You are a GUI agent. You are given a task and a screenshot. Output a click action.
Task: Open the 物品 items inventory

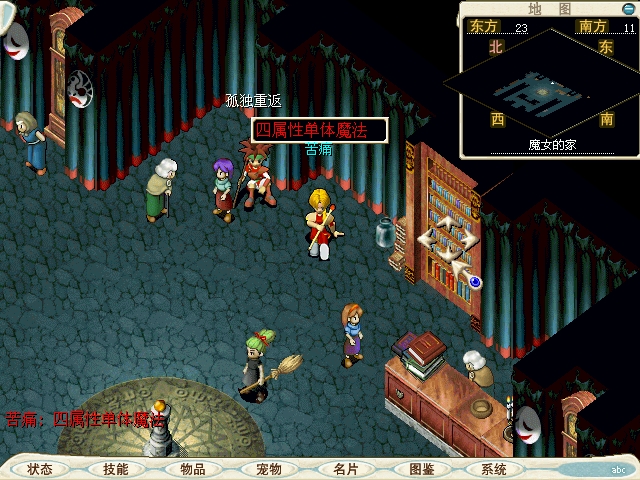click(192, 469)
